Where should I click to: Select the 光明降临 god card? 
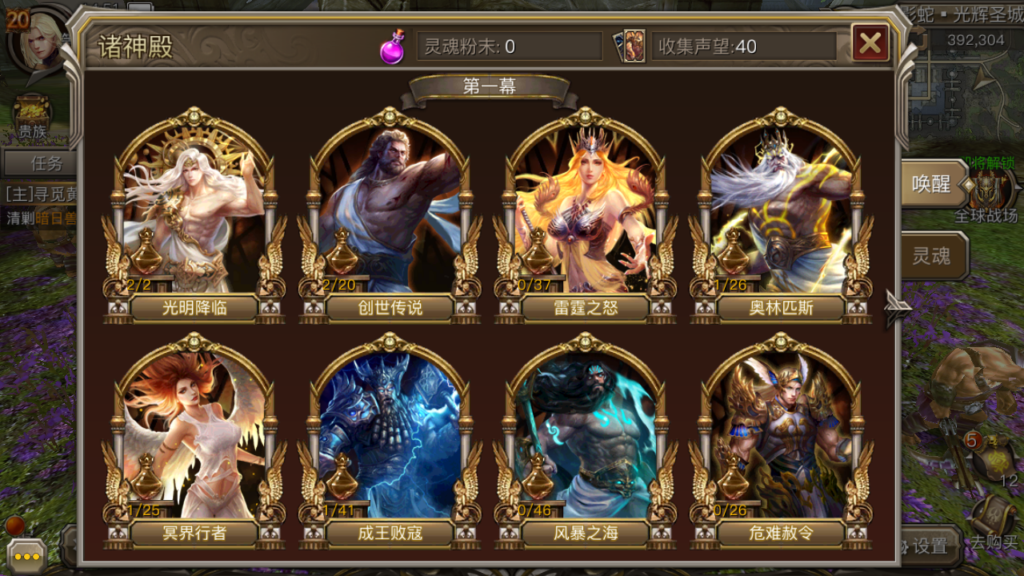pyautogui.click(x=194, y=215)
